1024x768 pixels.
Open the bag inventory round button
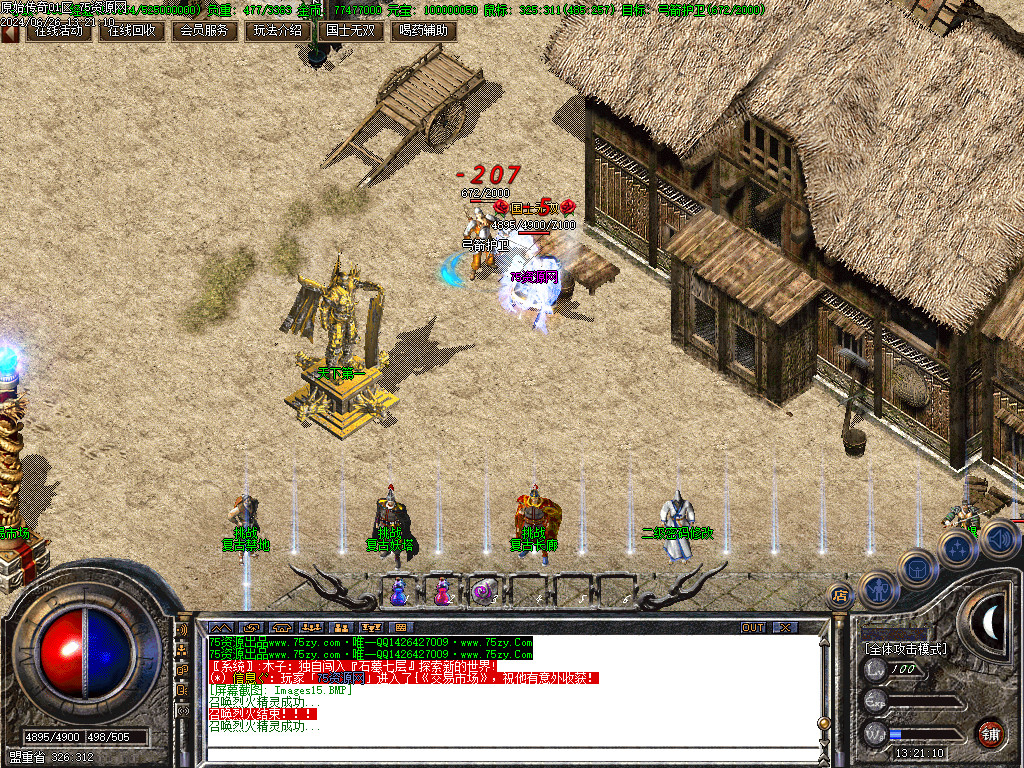point(916,568)
